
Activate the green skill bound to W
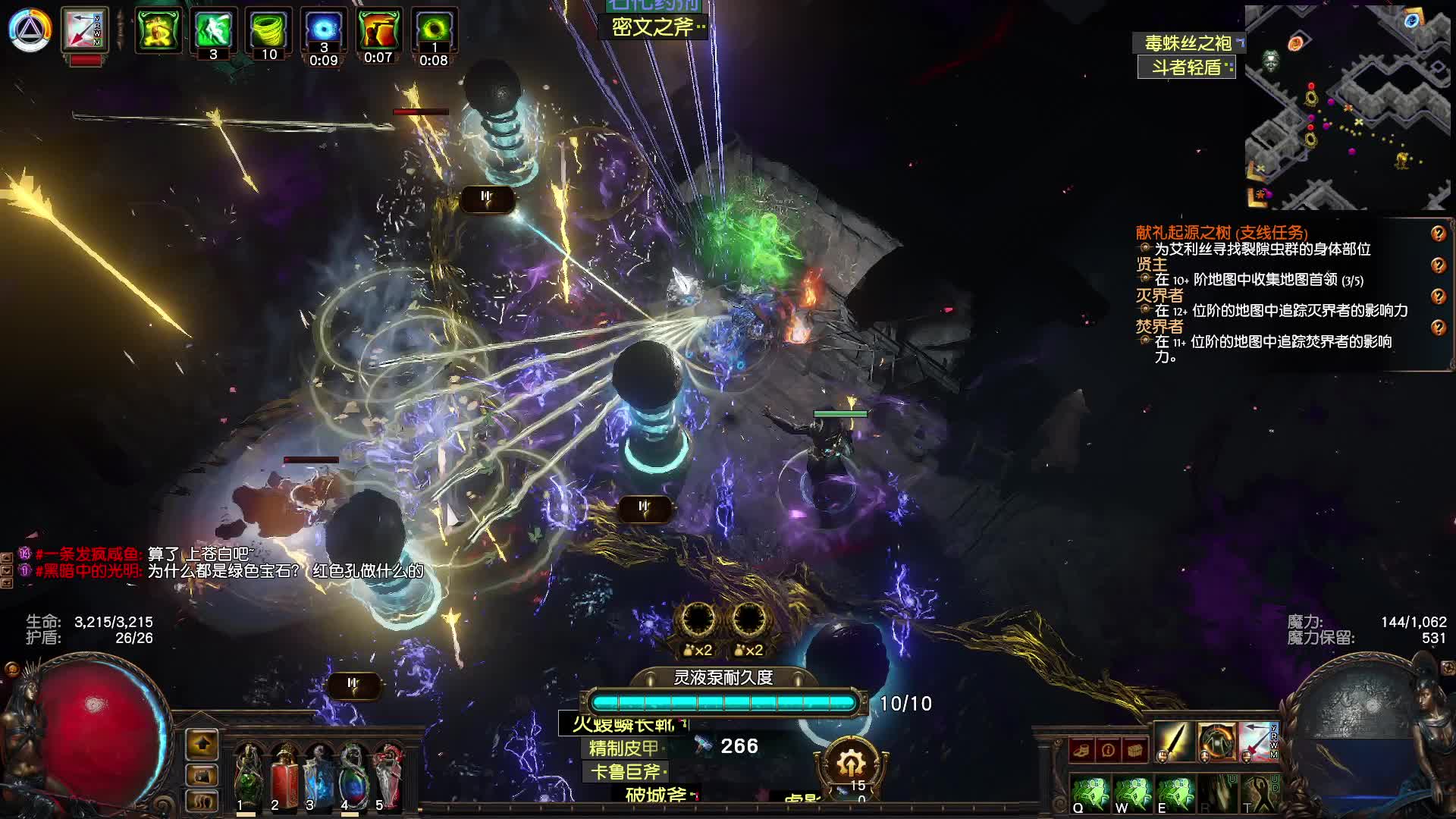pyautogui.click(x=1132, y=793)
